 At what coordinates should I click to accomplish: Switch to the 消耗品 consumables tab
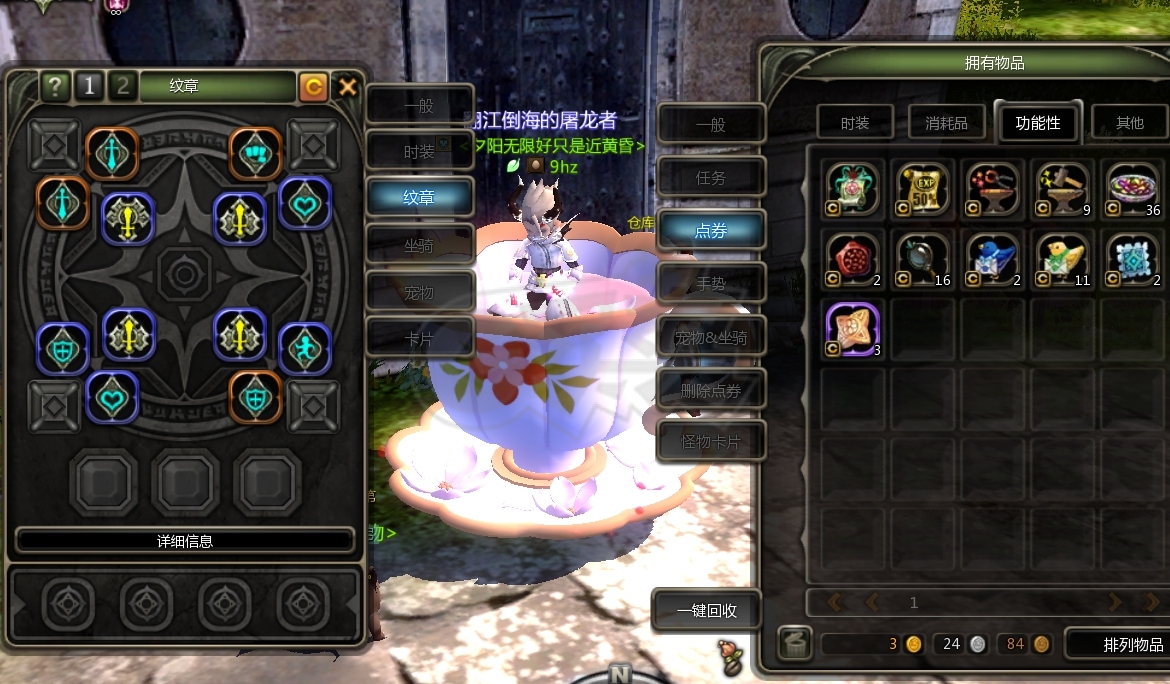pyautogui.click(x=945, y=123)
